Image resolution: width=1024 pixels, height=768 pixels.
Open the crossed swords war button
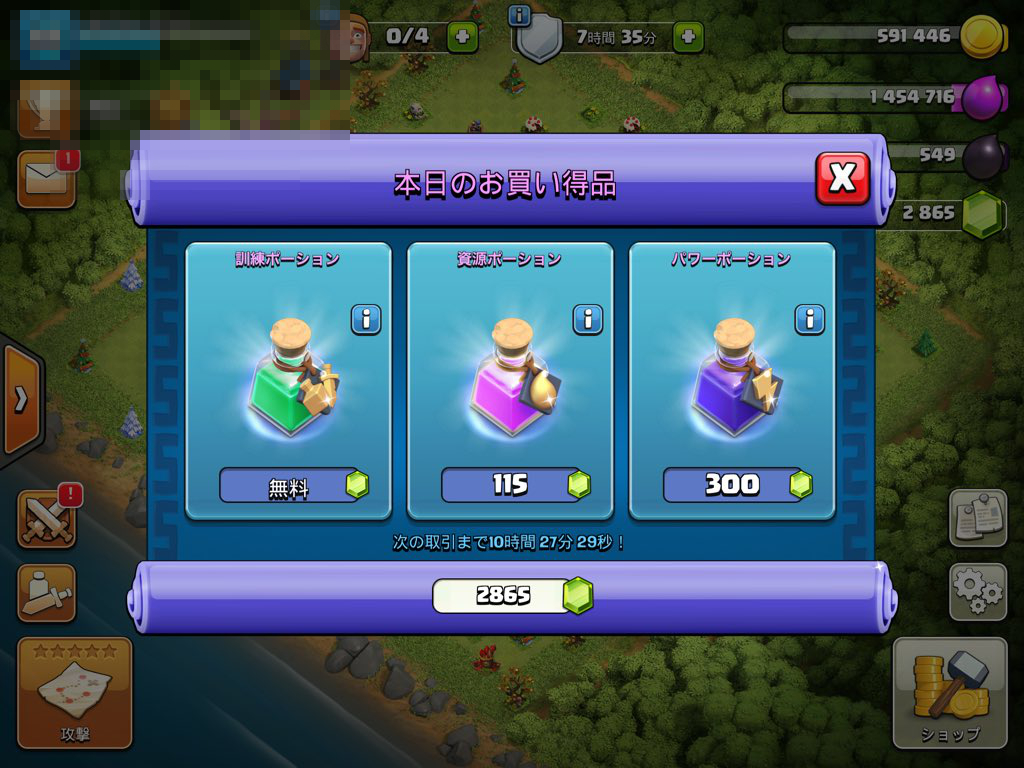(47, 519)
